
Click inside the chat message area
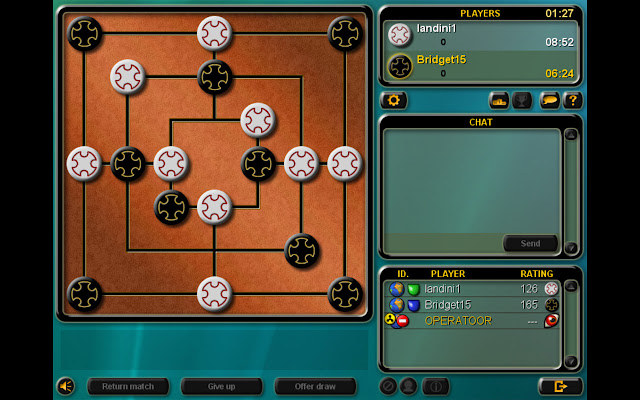point(470,180)
